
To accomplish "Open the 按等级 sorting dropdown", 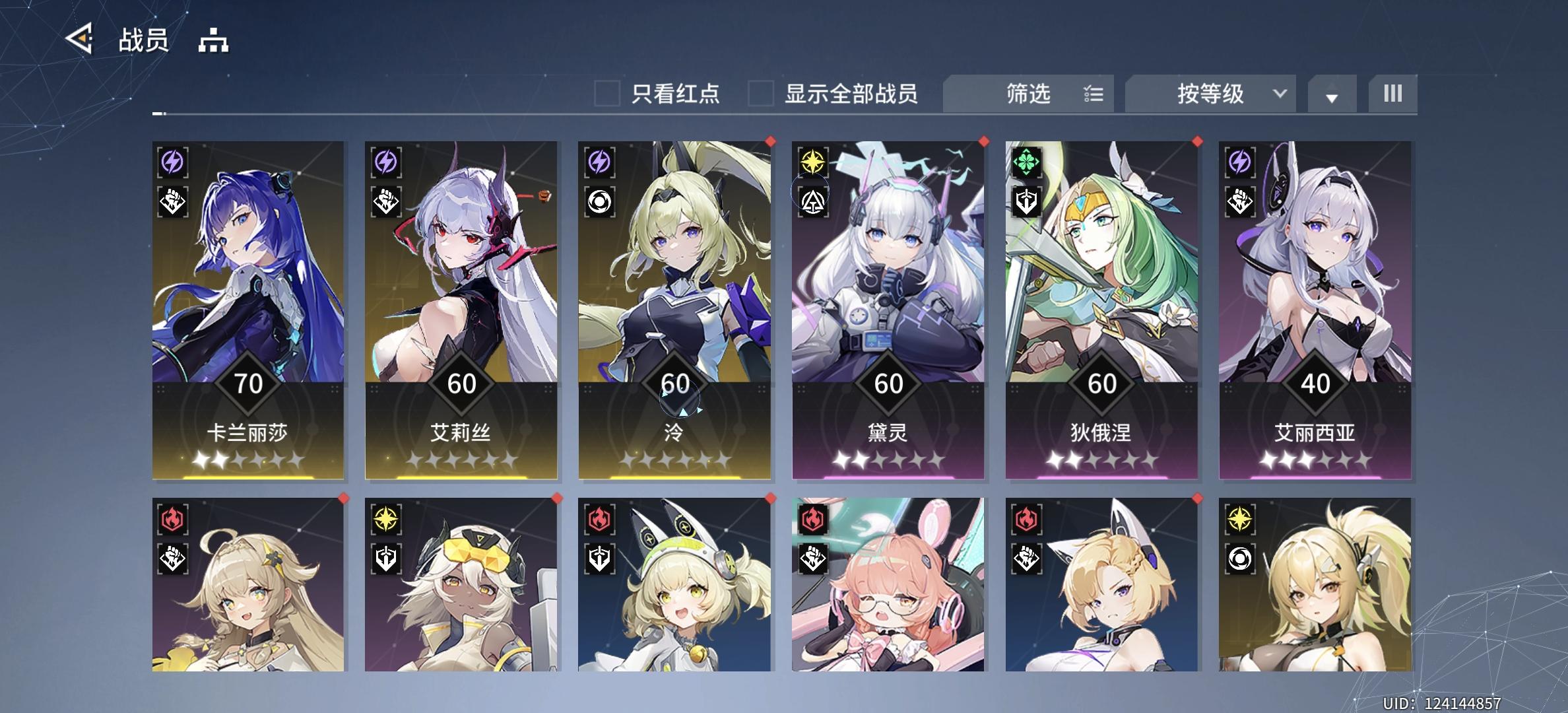I will [1209, 94].
